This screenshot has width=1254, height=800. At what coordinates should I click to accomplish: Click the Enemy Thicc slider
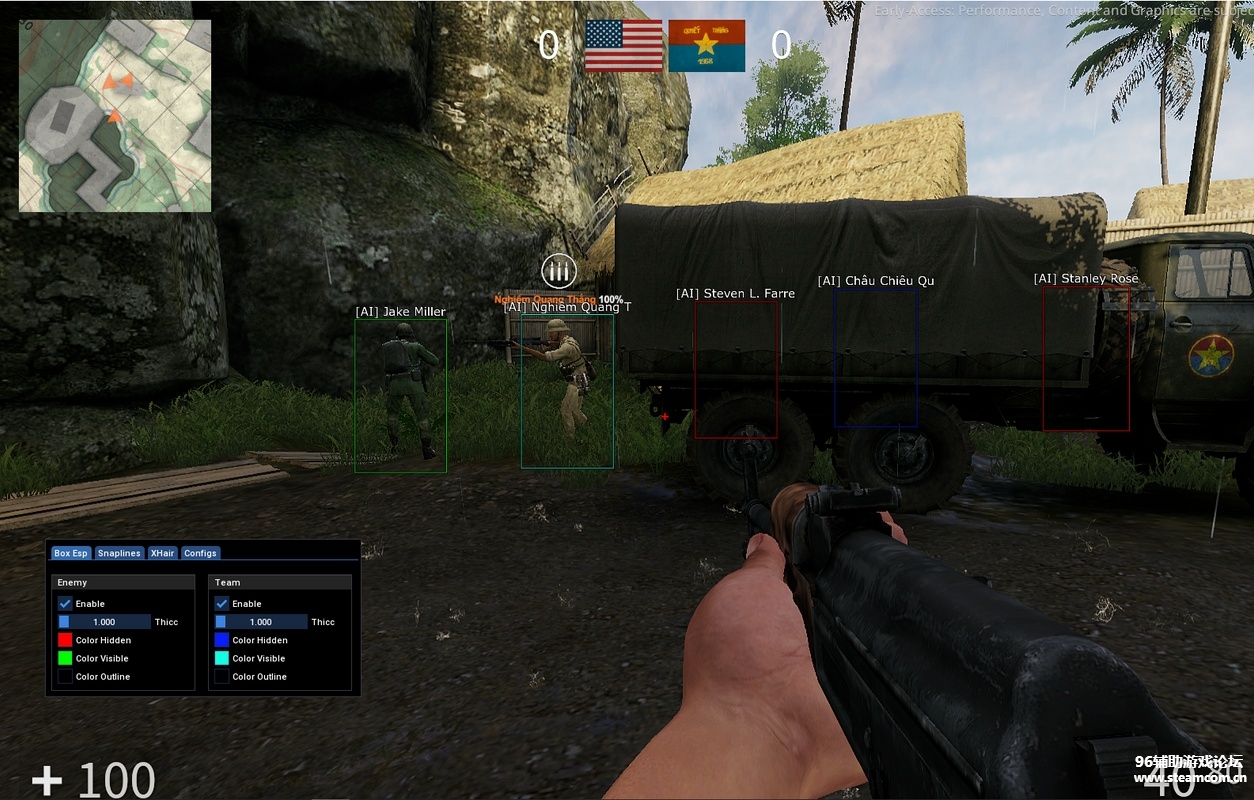(x=104, y=622)
